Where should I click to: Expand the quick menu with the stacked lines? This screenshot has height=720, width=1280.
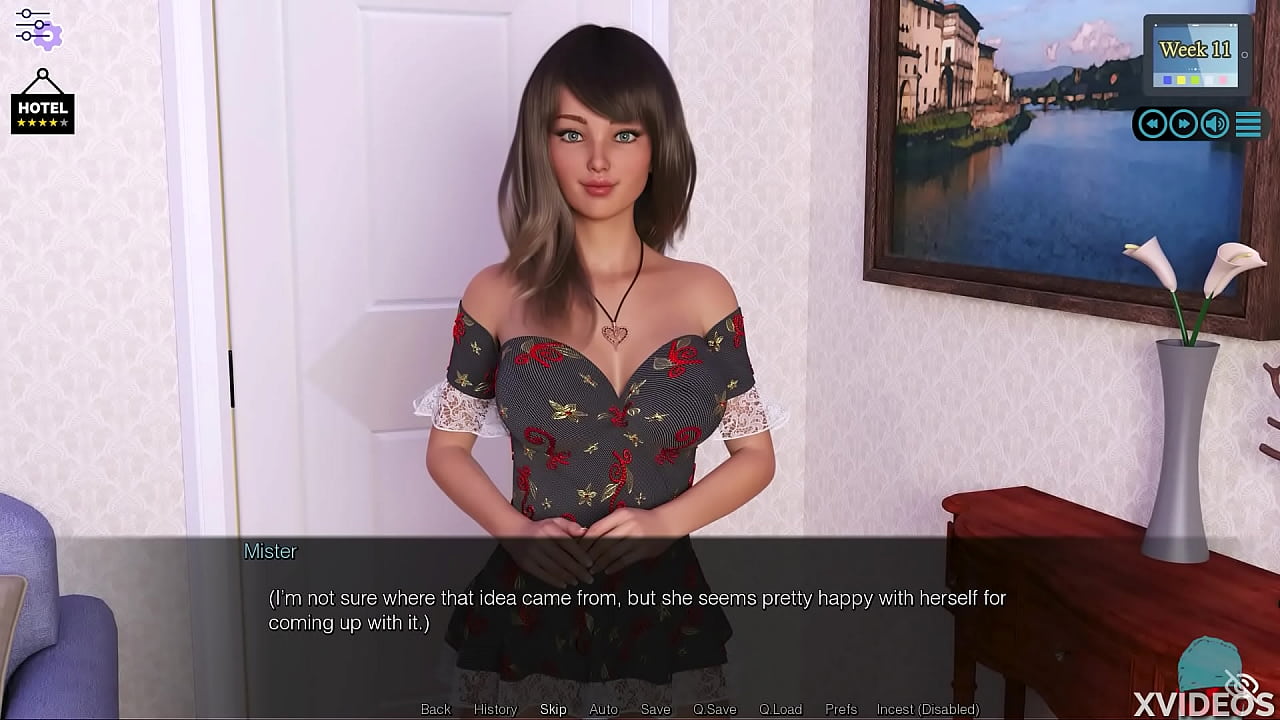pos(1248,124)
